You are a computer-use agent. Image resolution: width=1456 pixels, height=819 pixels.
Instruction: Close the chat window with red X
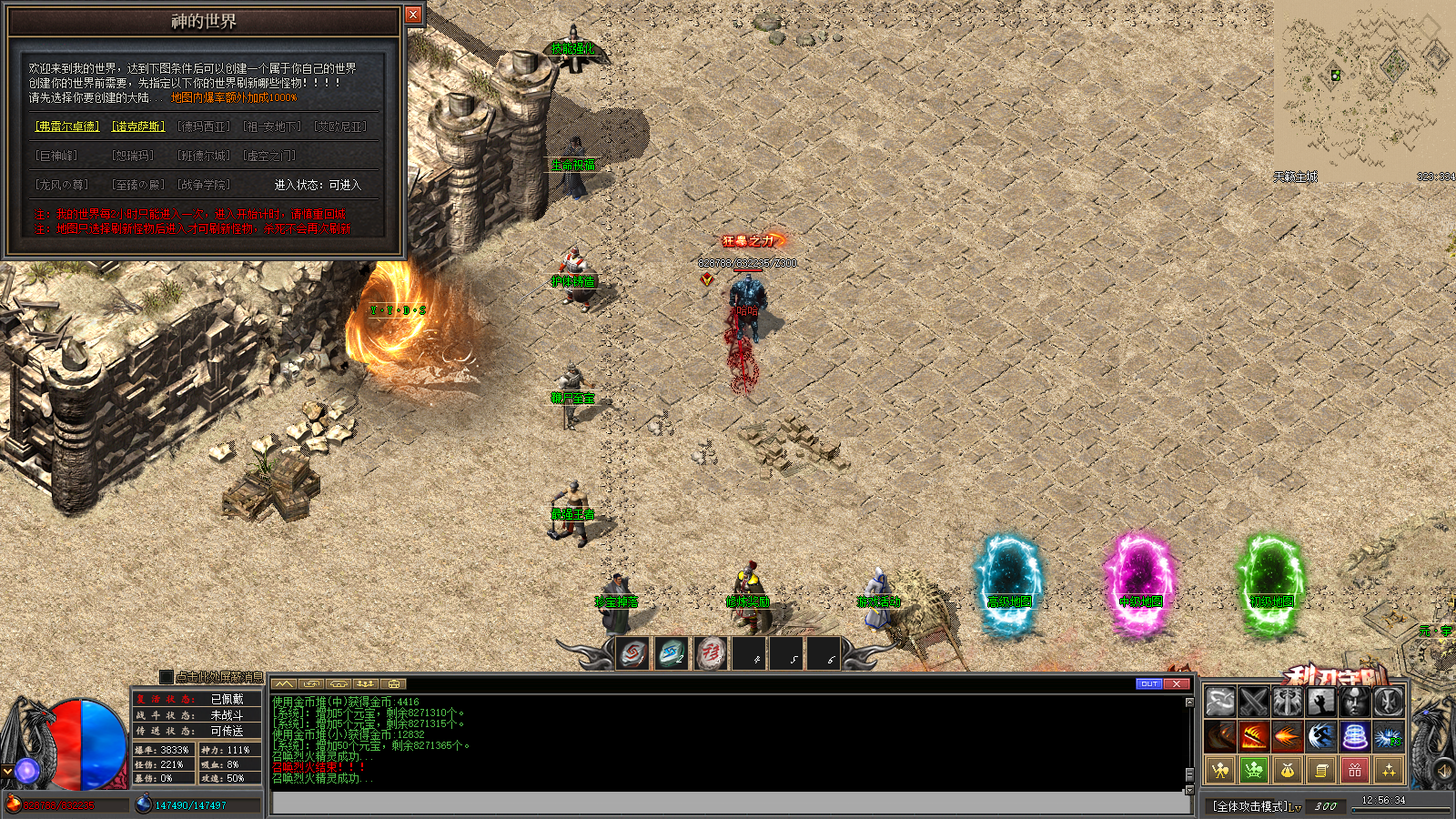(x=1177, y=683)
